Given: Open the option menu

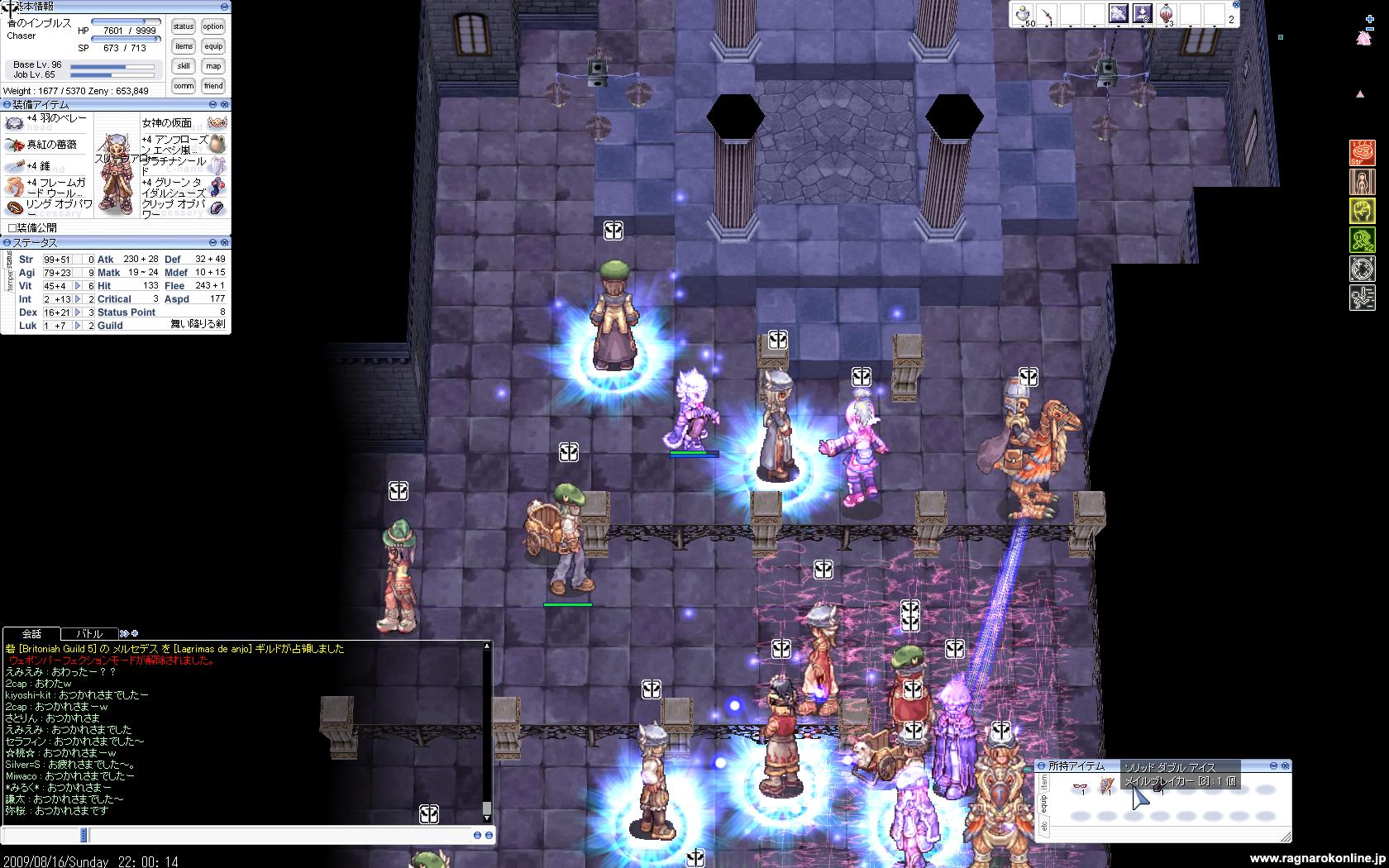Looking at the screenshot, I should pyautogui.click(x=213, y=26).
